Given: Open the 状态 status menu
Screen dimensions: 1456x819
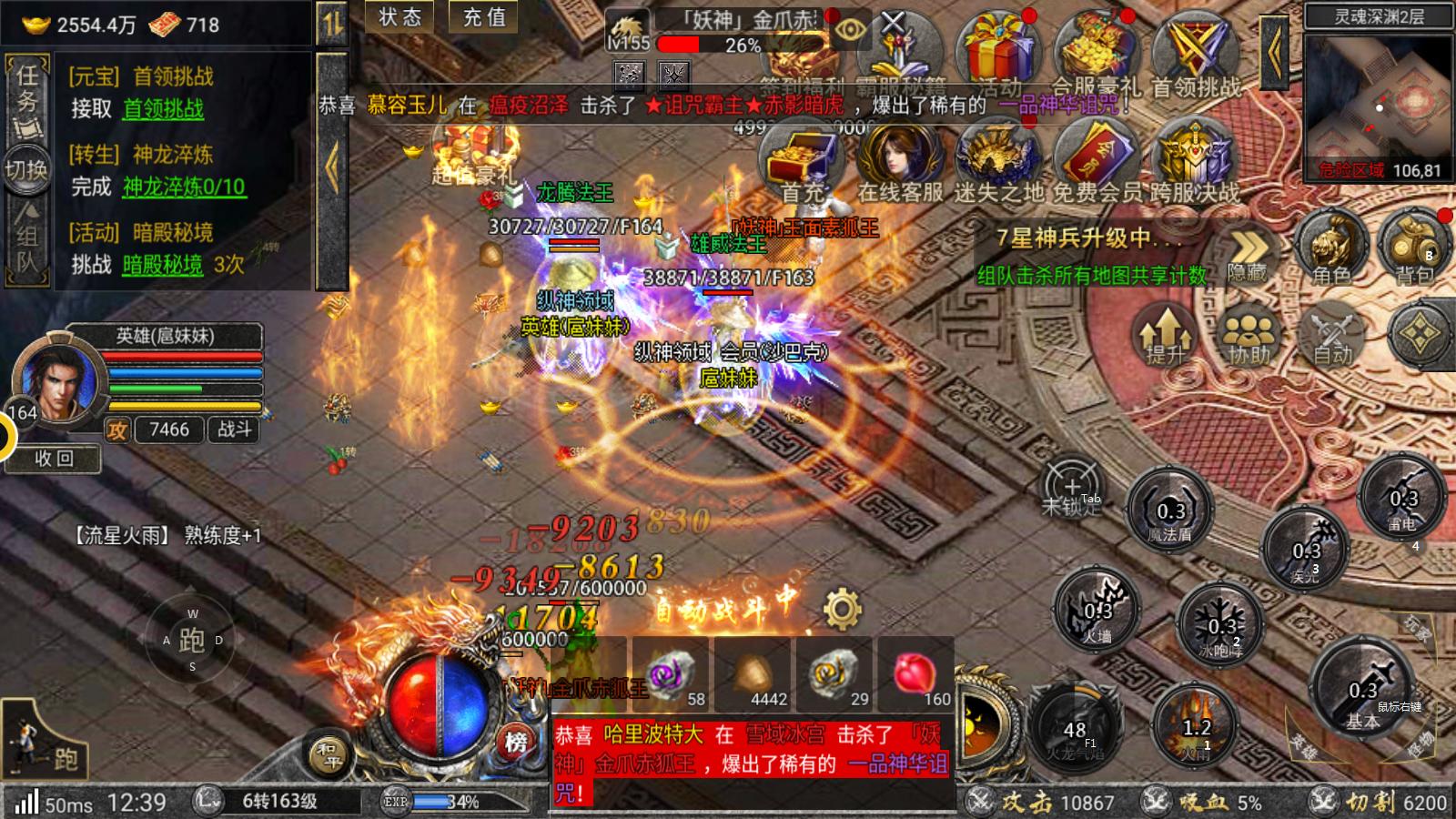Looking at the screenshot, I should pyautogui.click(x=400, y=17).
